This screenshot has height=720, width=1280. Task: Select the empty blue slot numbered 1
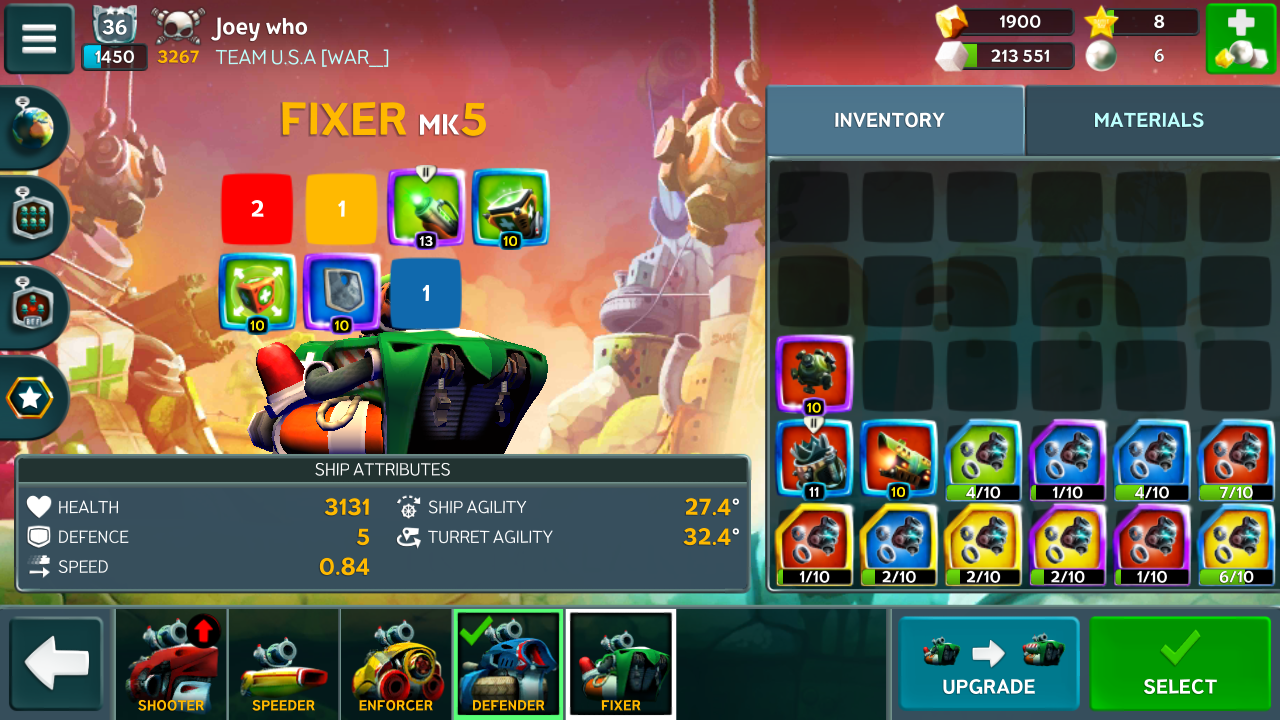(426, 293)
